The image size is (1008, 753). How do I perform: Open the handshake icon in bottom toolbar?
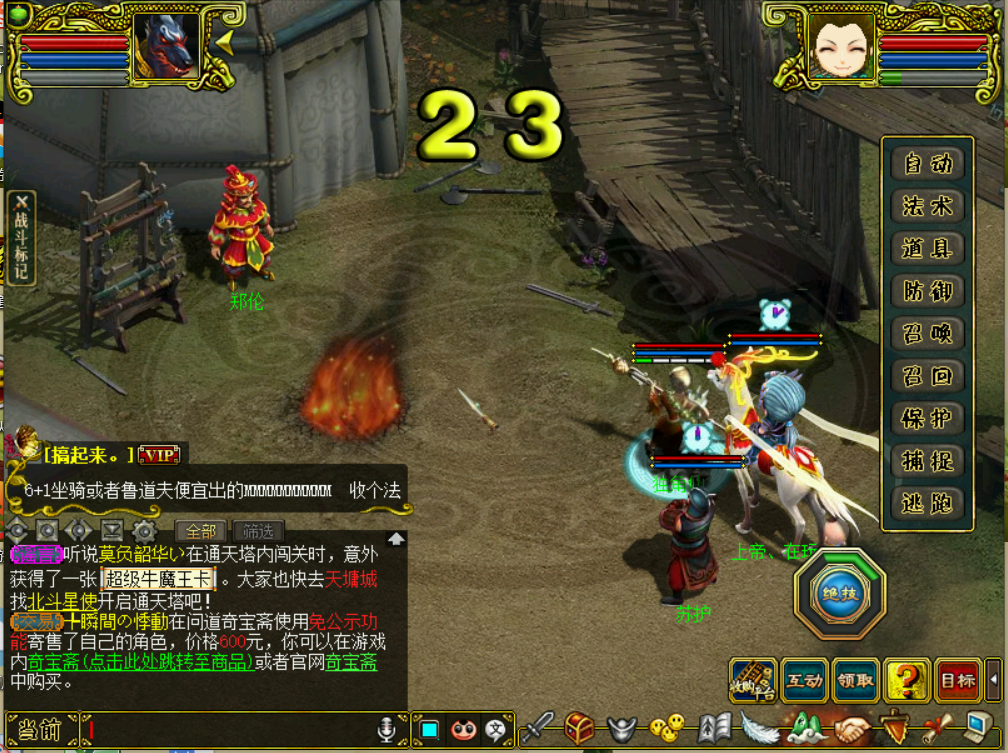(853, 728)
